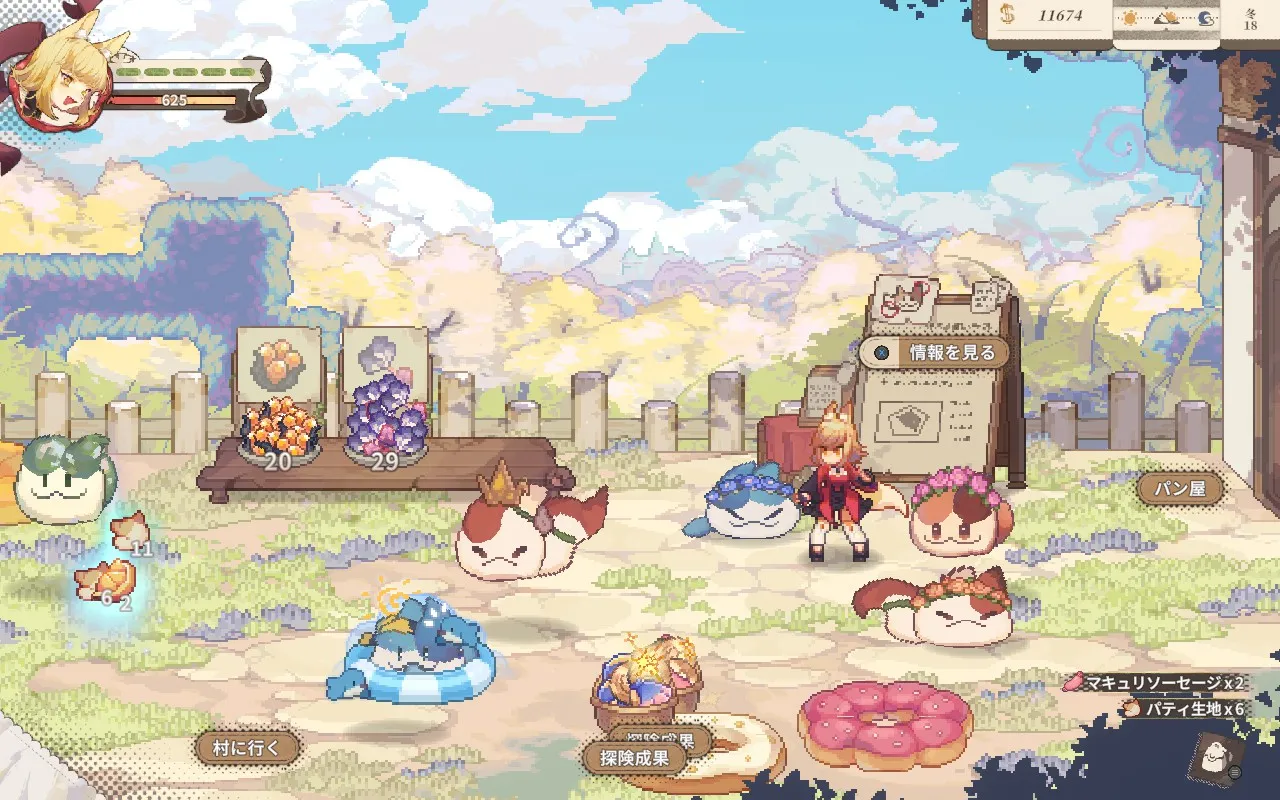This screenshot has height=800, width=1280.
Task: Select the 情報を見る prompt button
Action: (x=935, y=352)
